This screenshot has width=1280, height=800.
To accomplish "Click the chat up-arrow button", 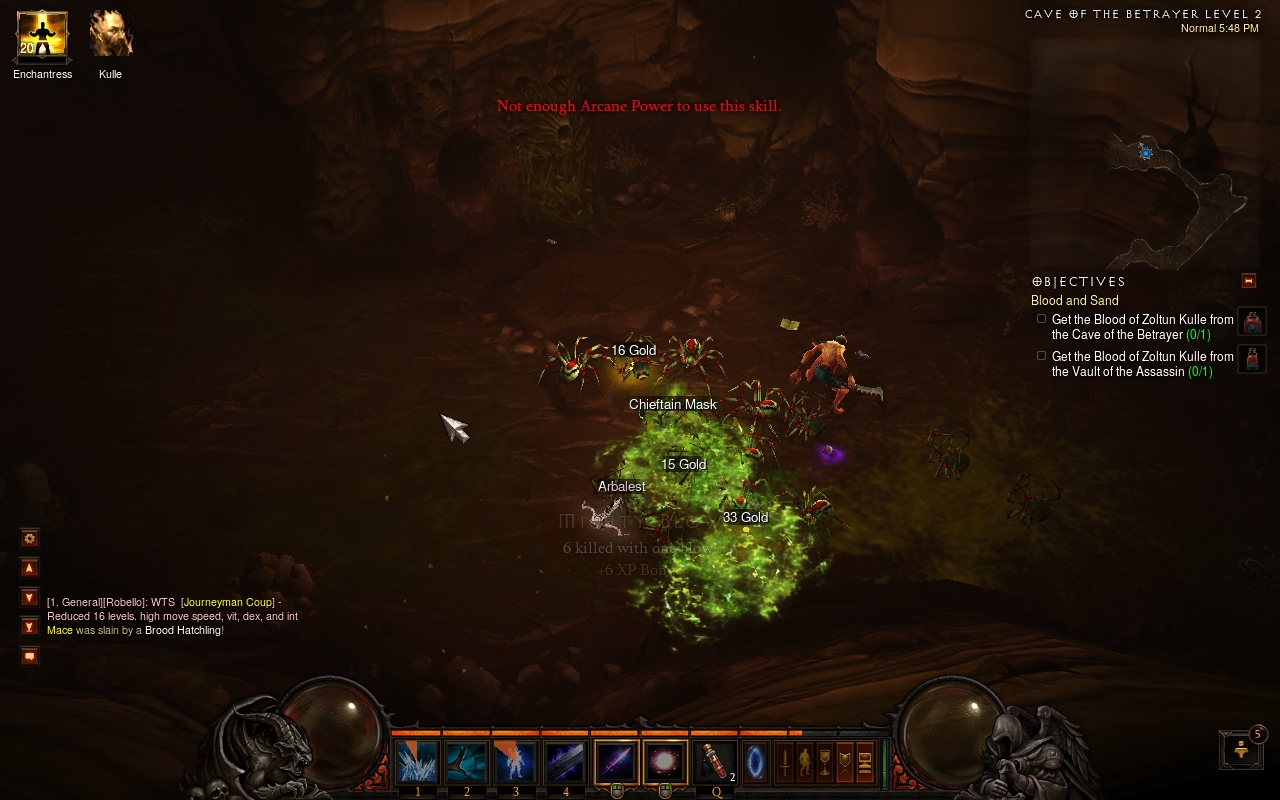I will tap(30, 568).
